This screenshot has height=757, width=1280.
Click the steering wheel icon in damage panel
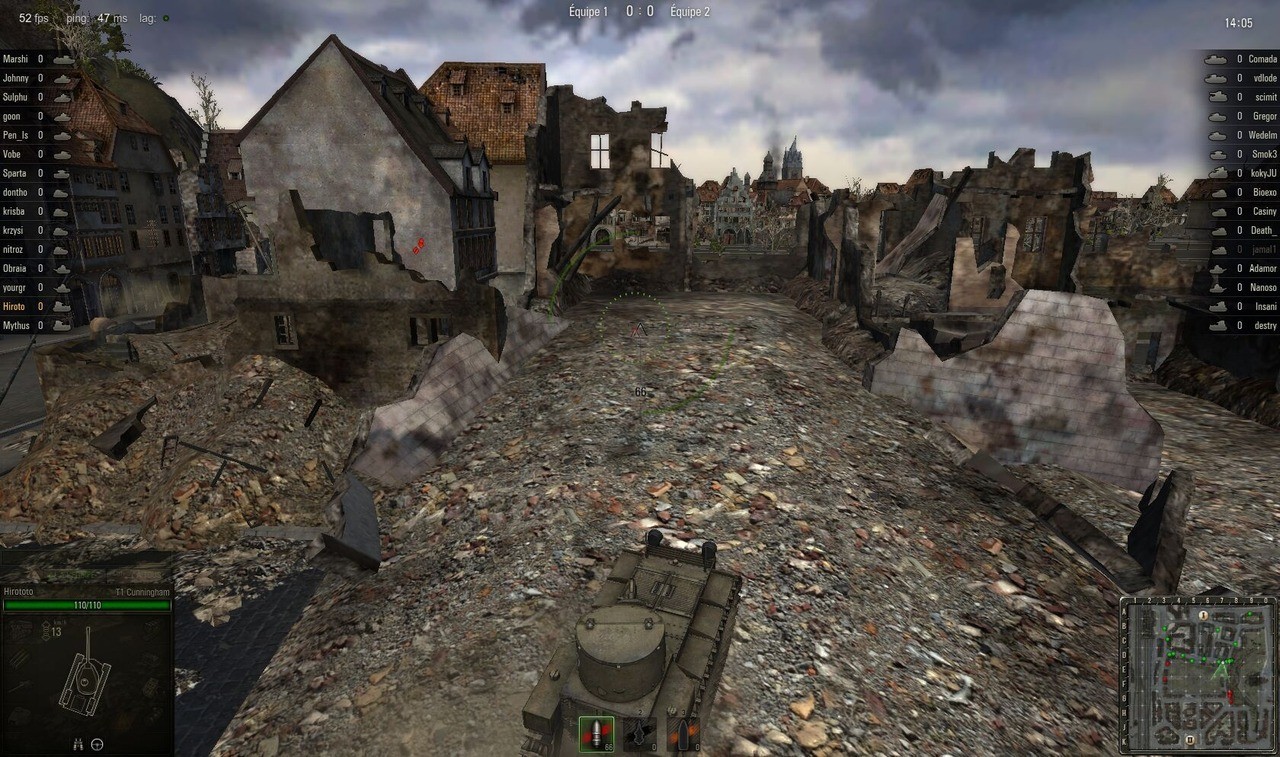click(97, 744)
